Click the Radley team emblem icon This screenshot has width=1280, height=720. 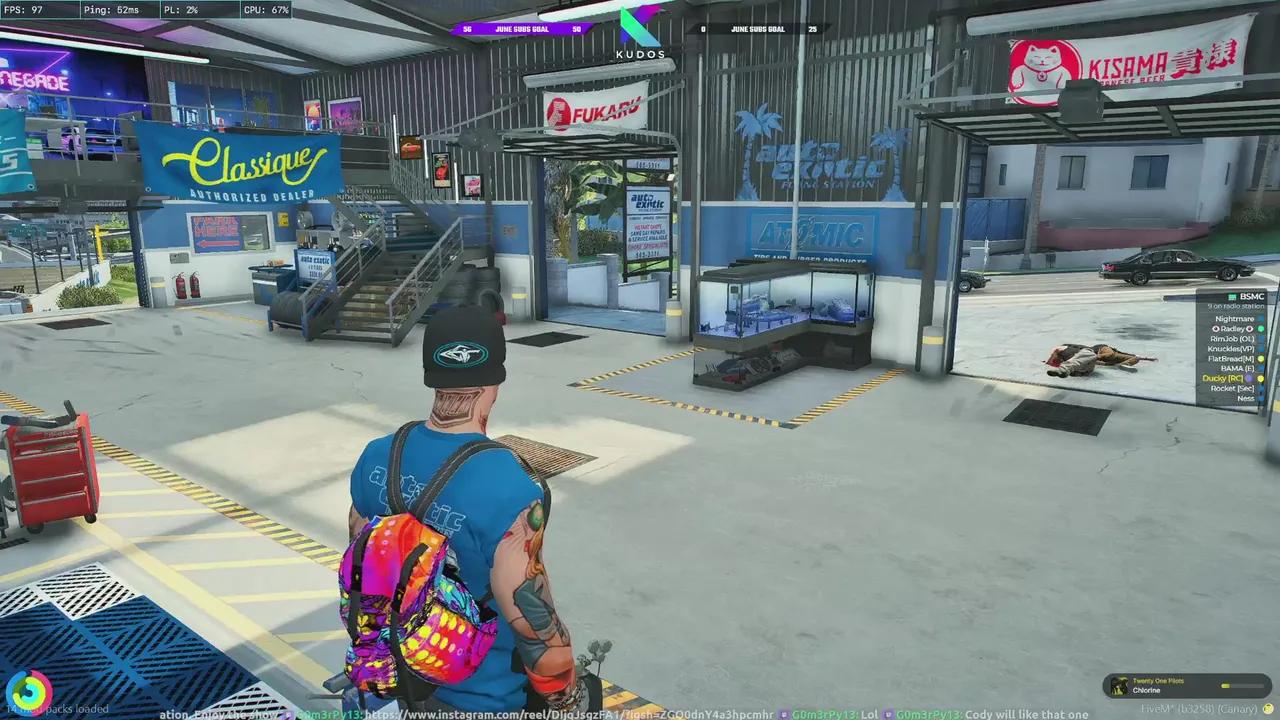[x=1216, y=329]
